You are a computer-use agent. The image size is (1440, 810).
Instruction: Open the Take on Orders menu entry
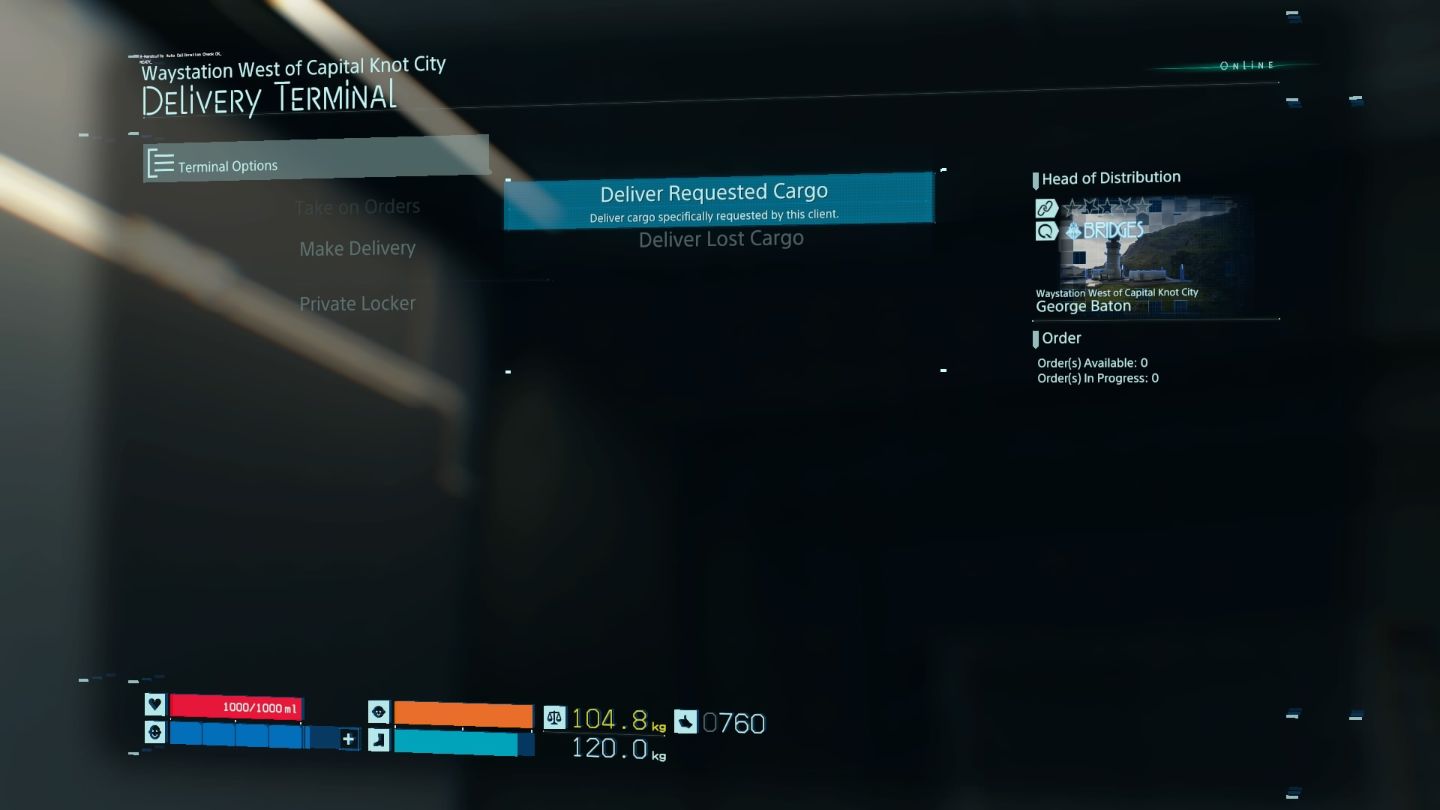pos(359,206)
